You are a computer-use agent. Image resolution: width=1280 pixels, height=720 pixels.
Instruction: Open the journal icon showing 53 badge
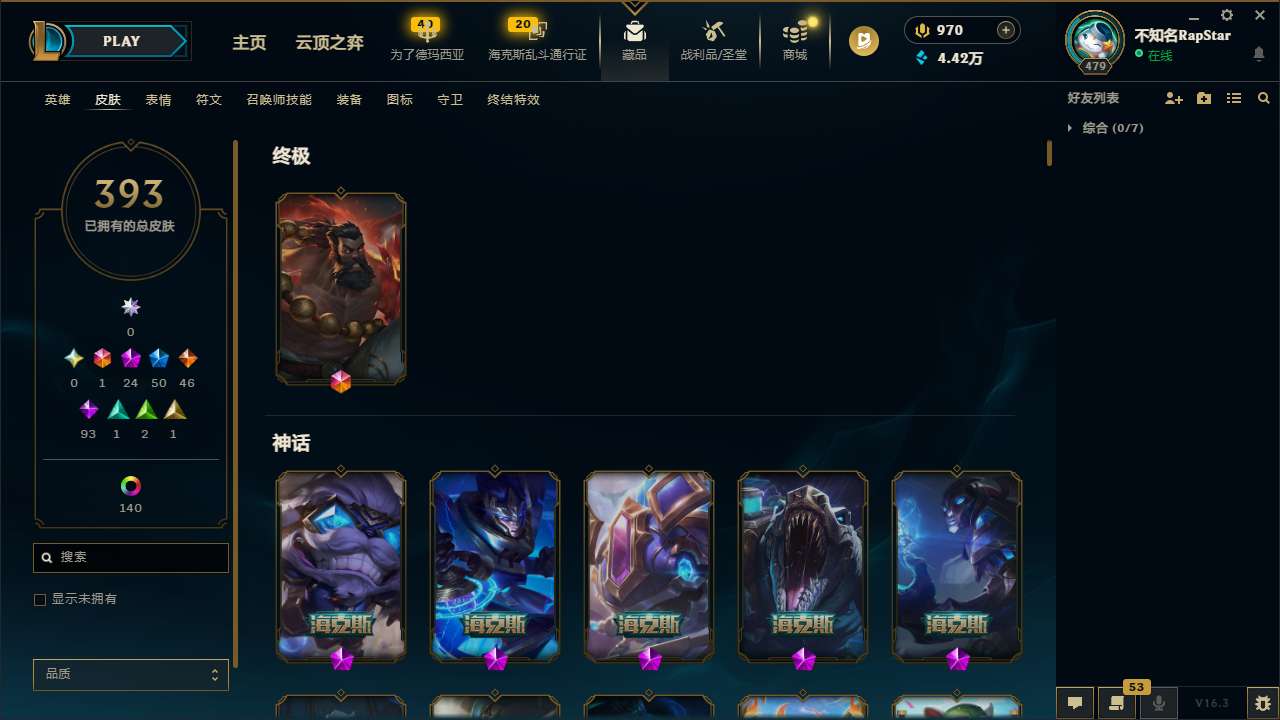tap(1117, 703)
